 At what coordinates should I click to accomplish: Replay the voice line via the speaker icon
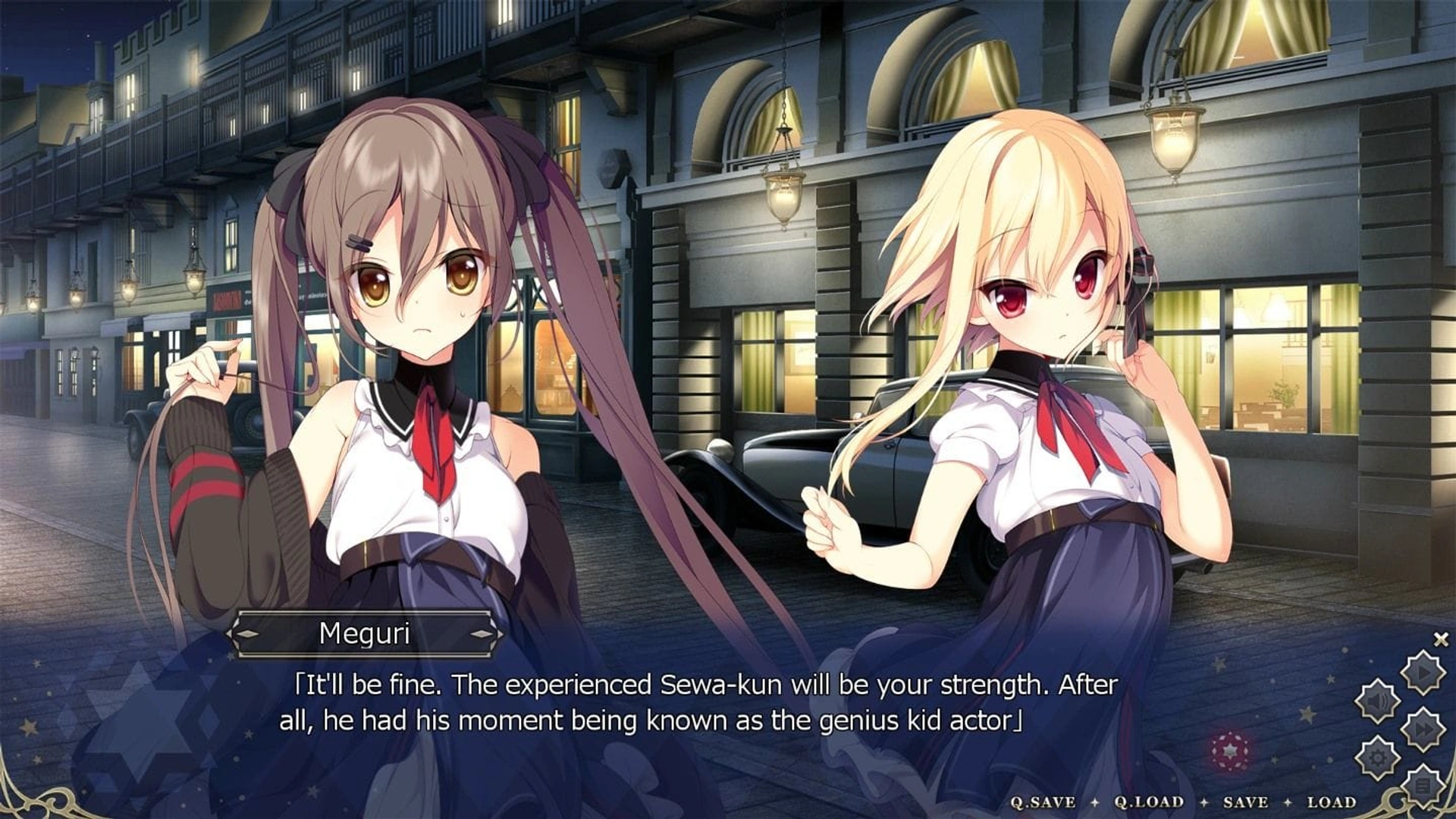[x=1377, y=701]
